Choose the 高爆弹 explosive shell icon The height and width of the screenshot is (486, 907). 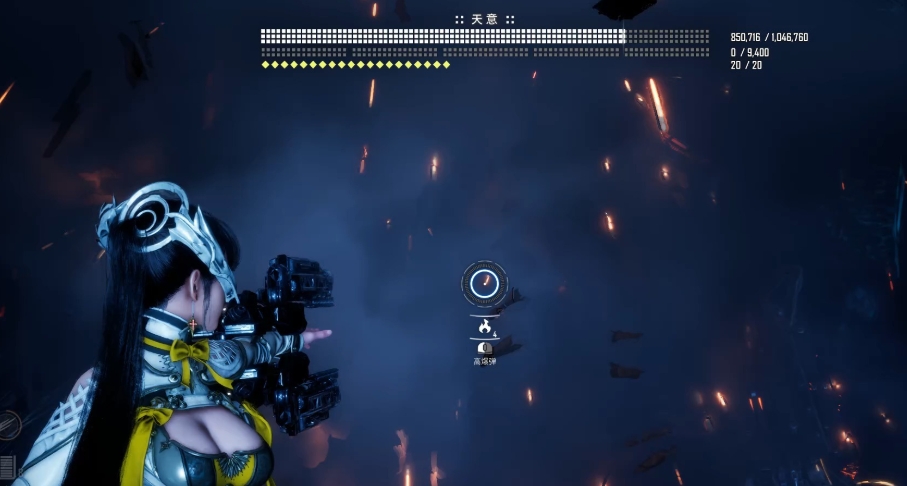(x=485, y=348)
